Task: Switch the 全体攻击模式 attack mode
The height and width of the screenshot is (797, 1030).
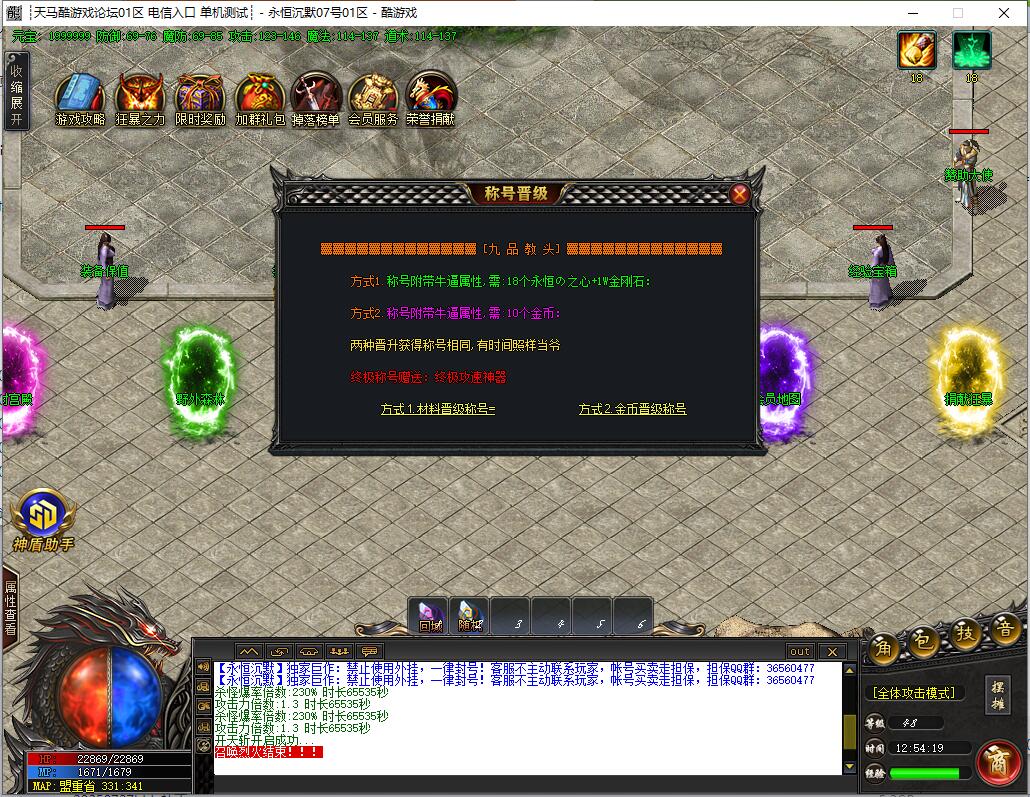Action: tap(912, 692)
